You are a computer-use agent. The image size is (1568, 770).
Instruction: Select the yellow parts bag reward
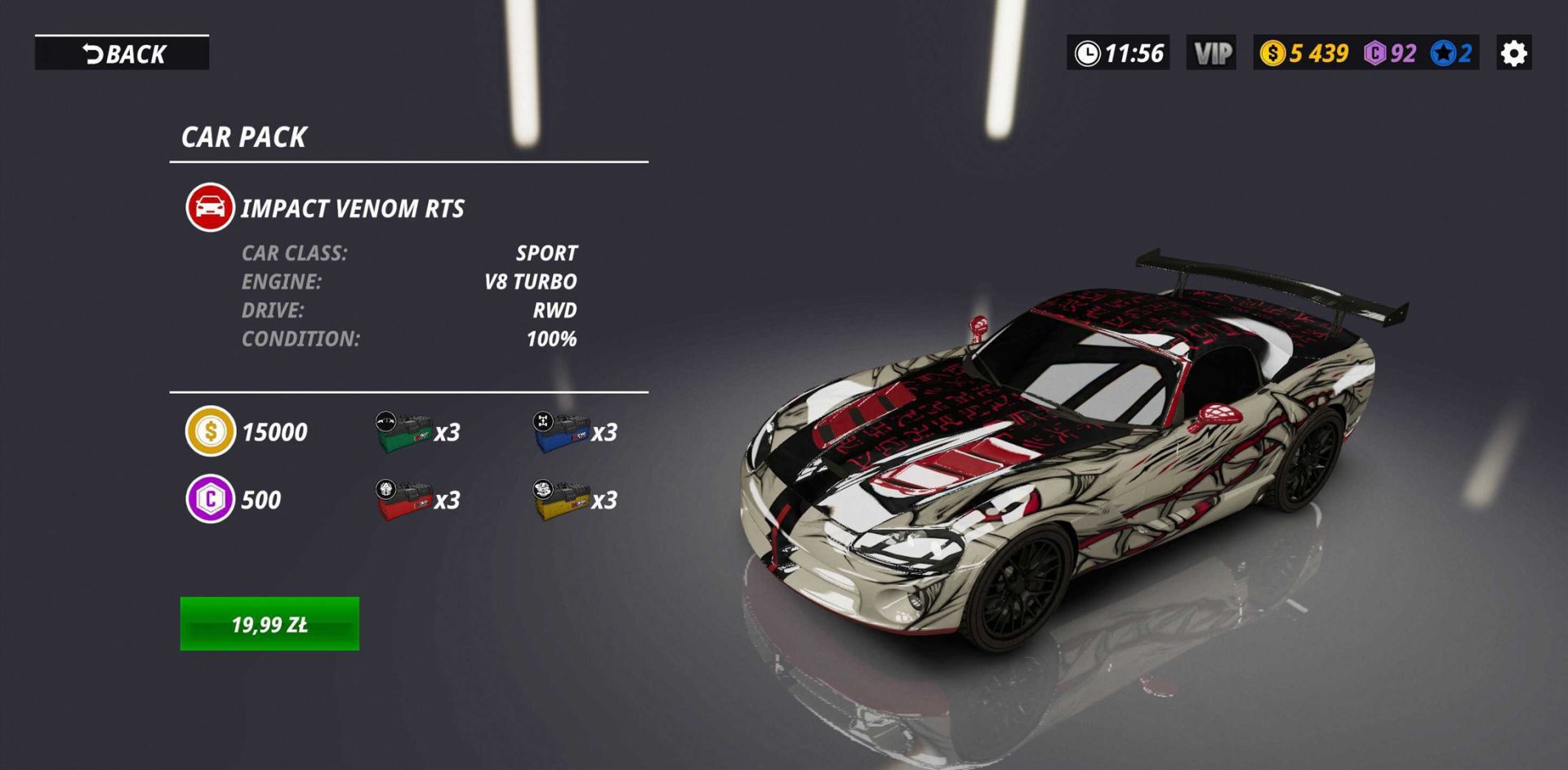click(561, 500)
